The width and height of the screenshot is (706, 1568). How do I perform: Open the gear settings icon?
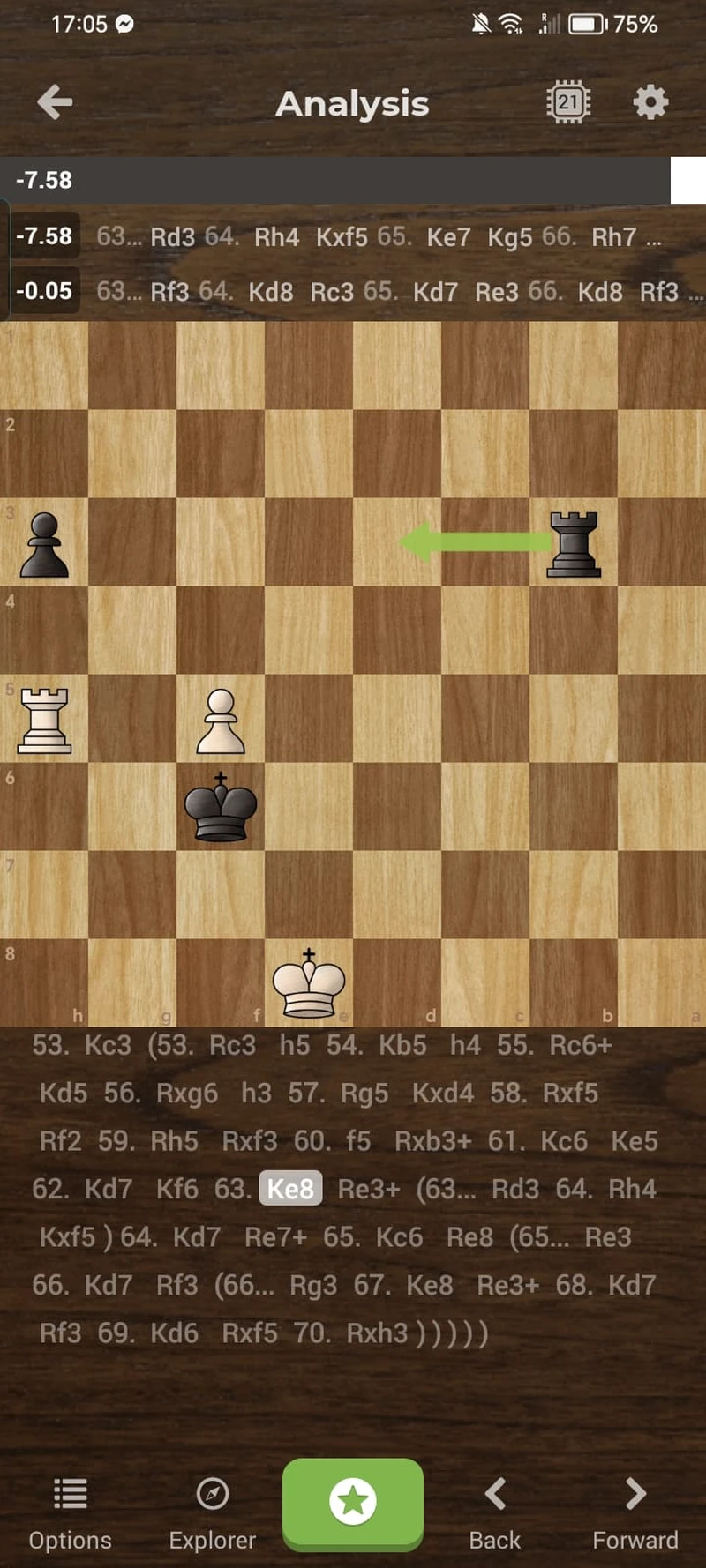(650, 102)
